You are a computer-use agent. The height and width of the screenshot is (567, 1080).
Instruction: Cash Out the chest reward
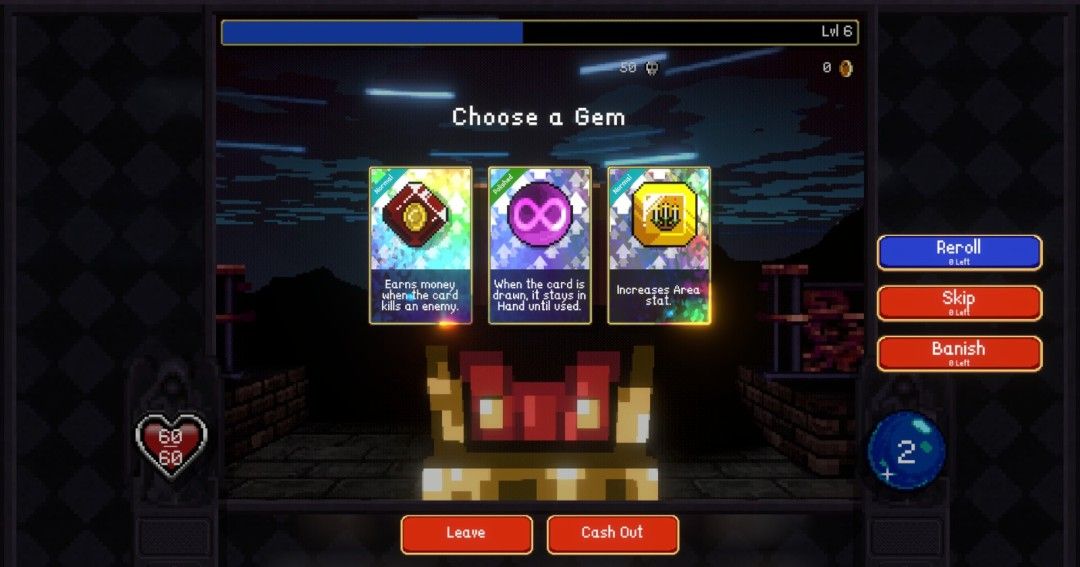coord(612,534)
